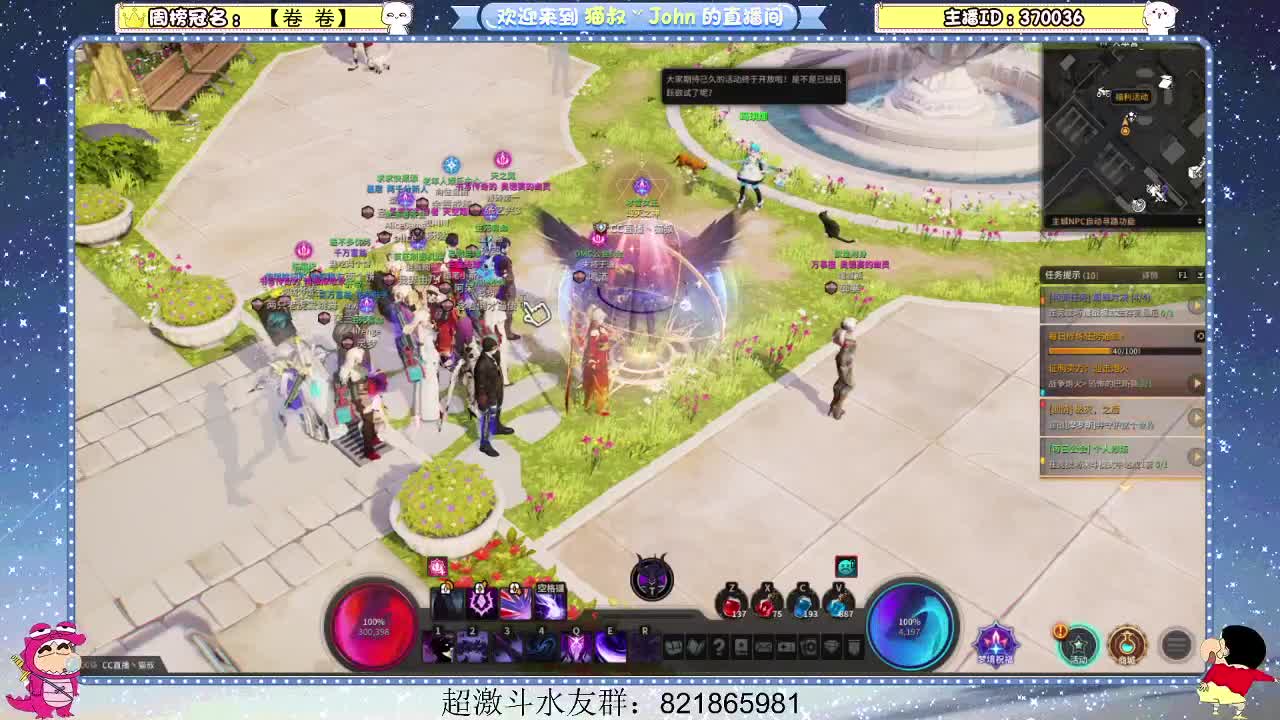Toggle the refresh icon on the daily quest entry
This screenshot has height=720, width=1280.
[1199, 333]
